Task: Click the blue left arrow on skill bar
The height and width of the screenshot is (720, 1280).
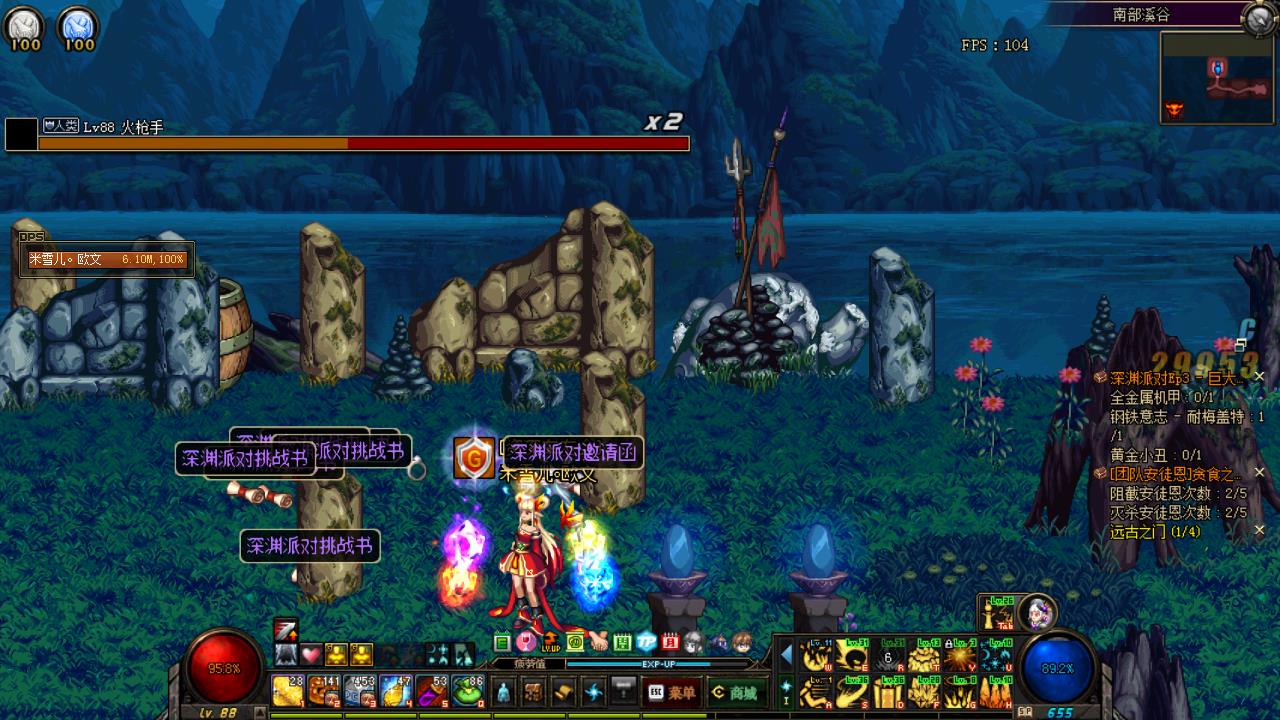Action: (786, 655)
